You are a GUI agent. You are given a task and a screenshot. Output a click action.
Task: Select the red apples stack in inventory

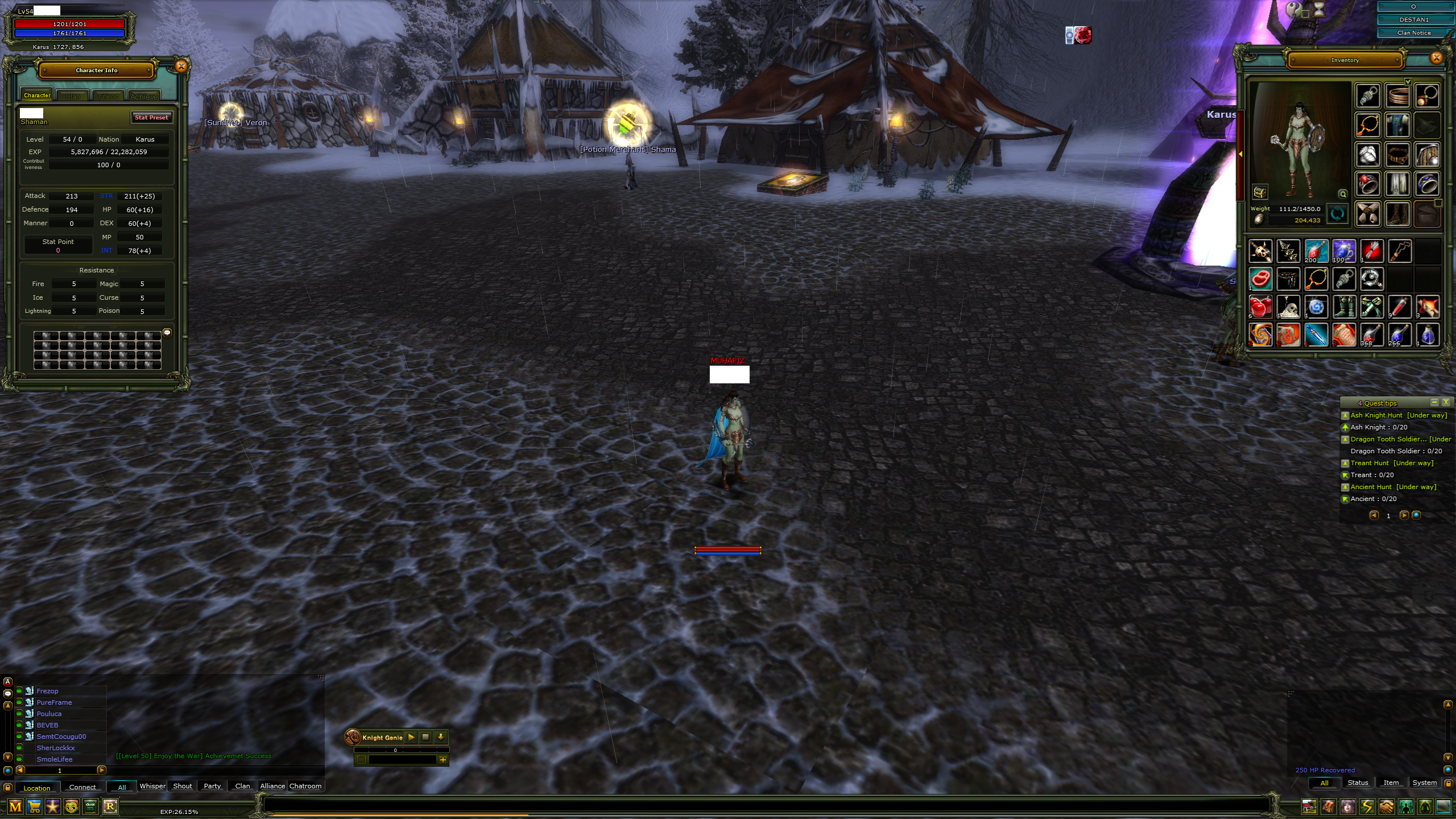click(x=1260, y=307)
